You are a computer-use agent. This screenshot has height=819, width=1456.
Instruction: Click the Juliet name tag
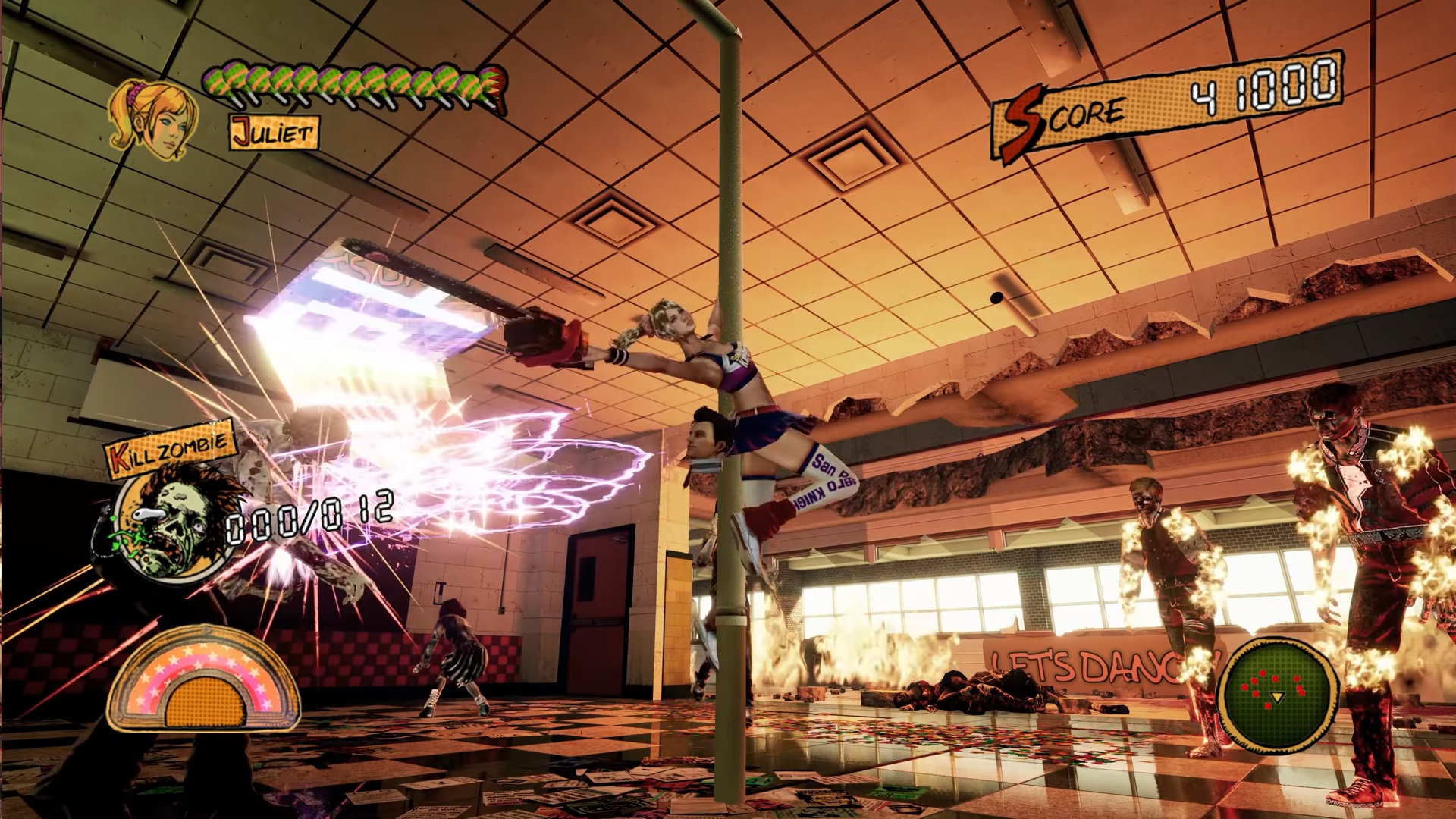click(x=271, y=131)
